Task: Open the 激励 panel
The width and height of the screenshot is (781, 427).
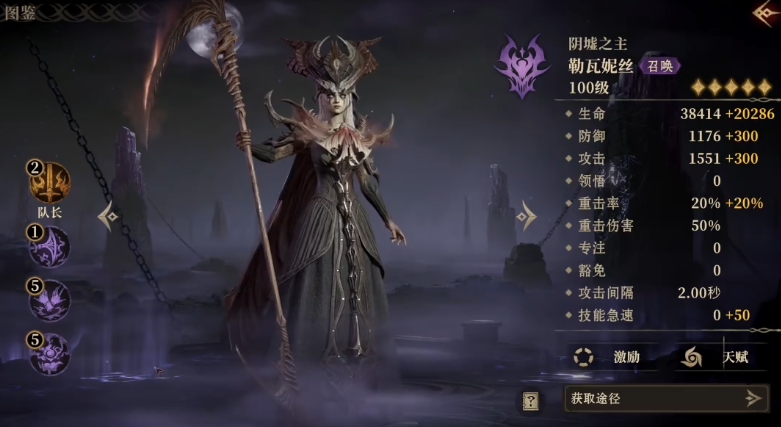Action: coord(608,356)
